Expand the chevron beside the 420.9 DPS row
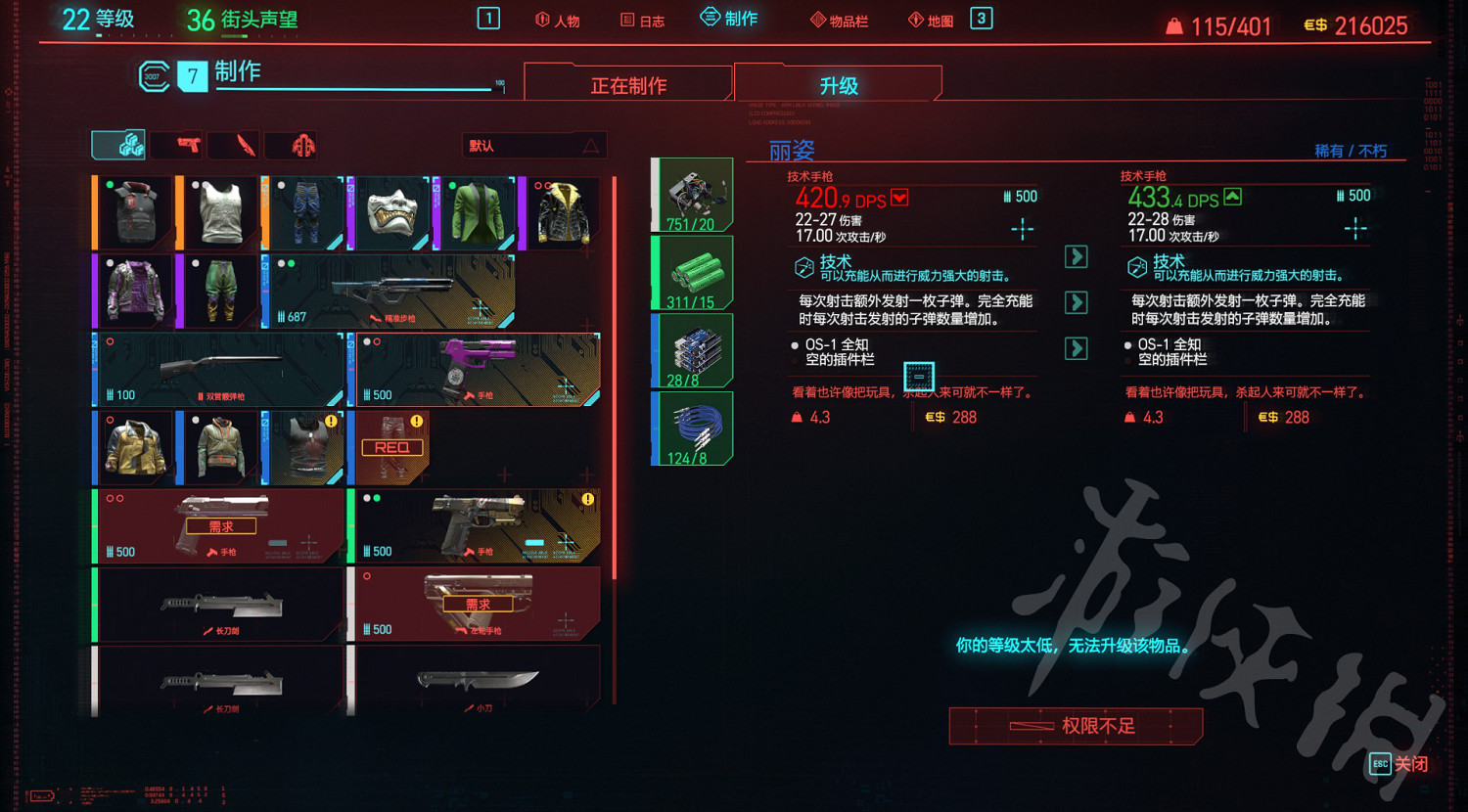The image size is (1468, 812). [x=898, y=197]
